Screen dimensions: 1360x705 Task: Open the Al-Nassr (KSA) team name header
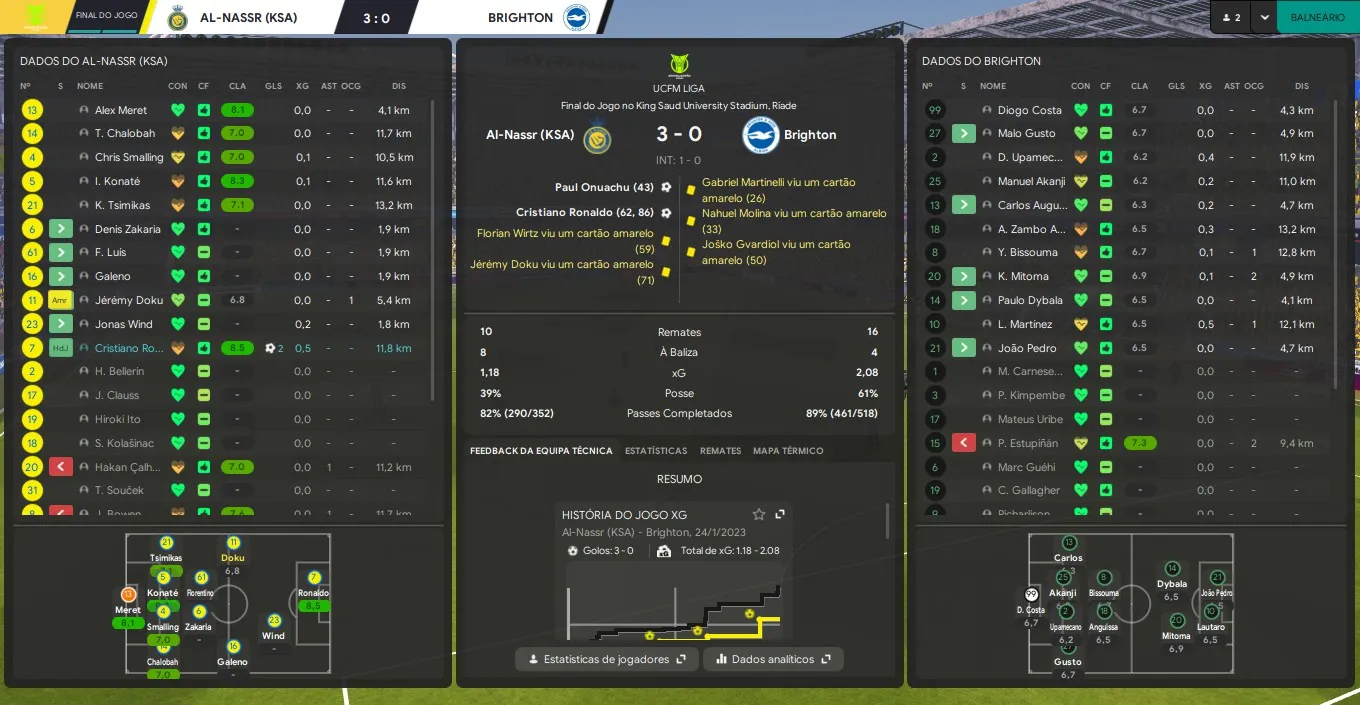pos(247,17)
